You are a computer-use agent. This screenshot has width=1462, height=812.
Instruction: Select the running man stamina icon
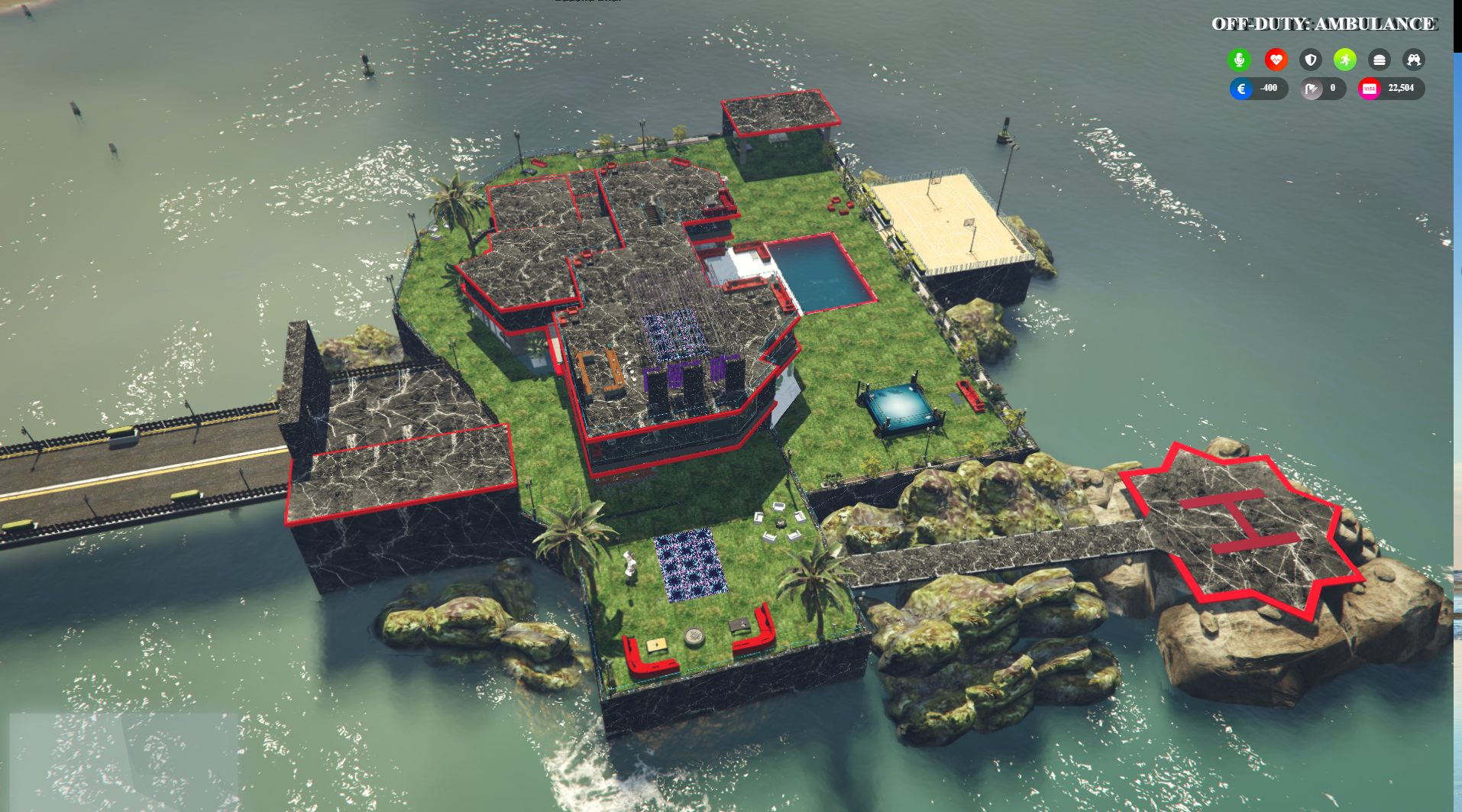pos(1344,60)
